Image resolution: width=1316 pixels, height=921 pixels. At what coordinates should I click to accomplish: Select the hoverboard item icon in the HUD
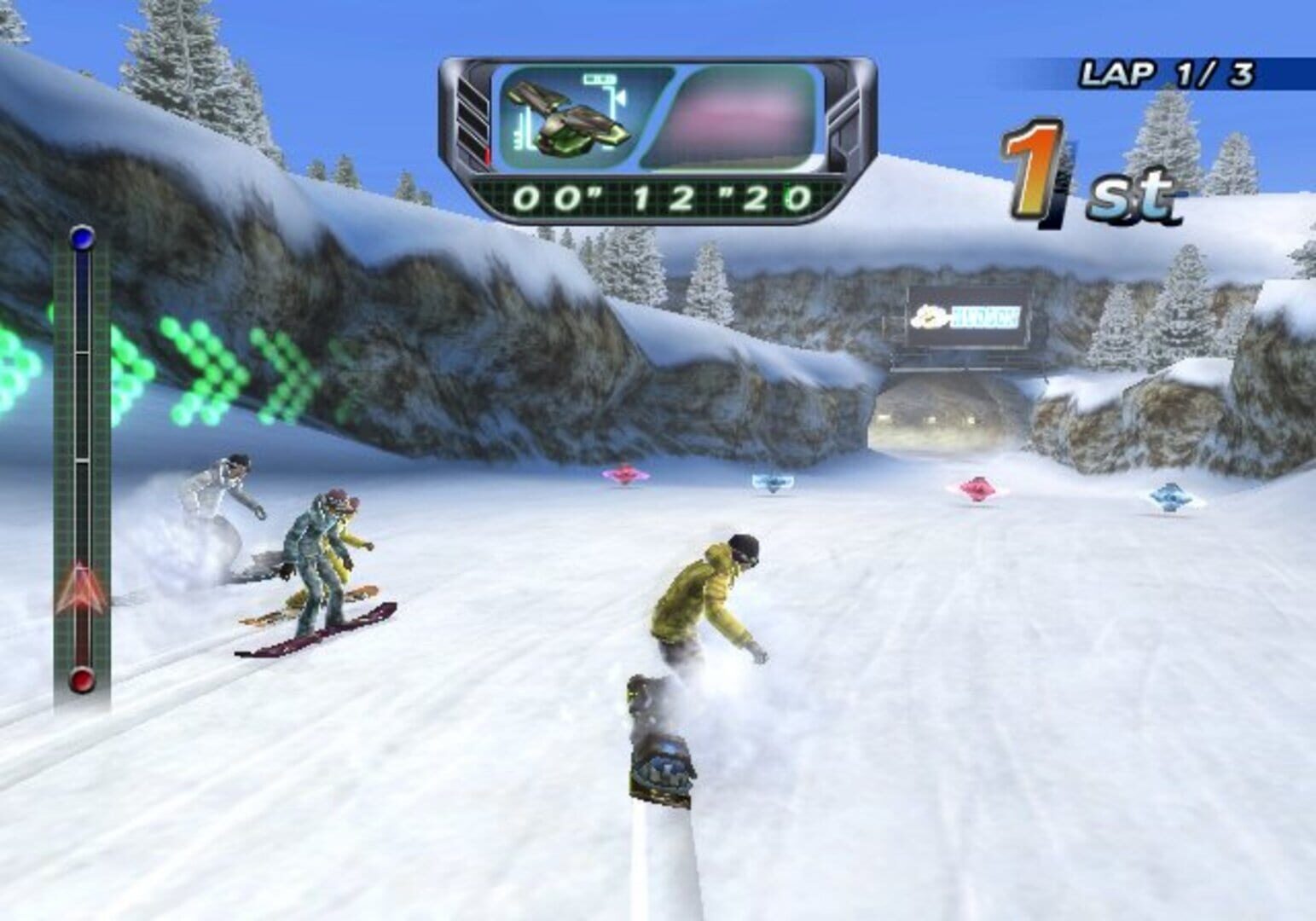[565, 119]
